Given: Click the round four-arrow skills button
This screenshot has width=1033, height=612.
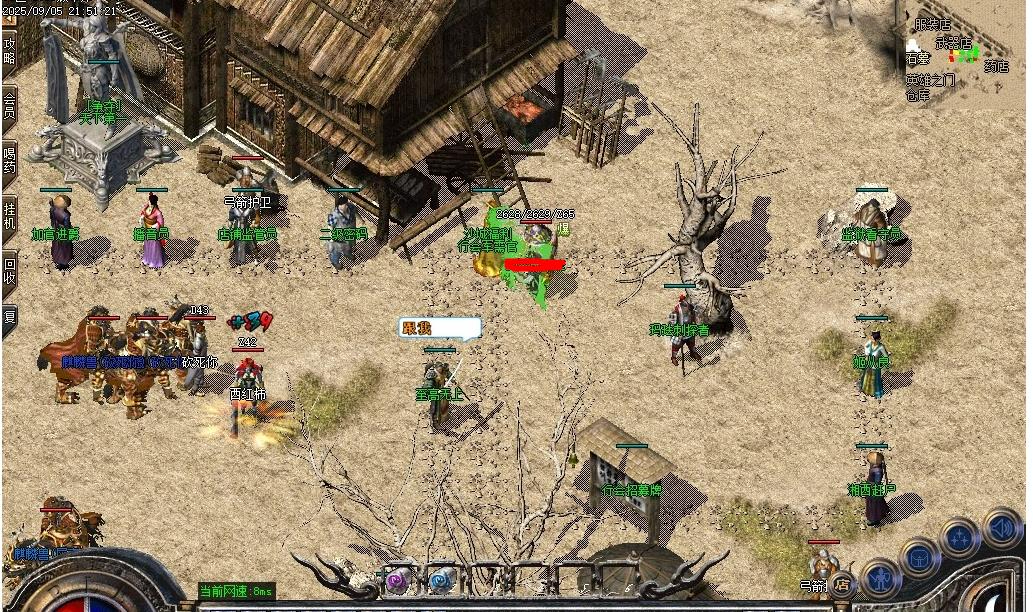Looking at the screenshot, I should click(961, 538).
